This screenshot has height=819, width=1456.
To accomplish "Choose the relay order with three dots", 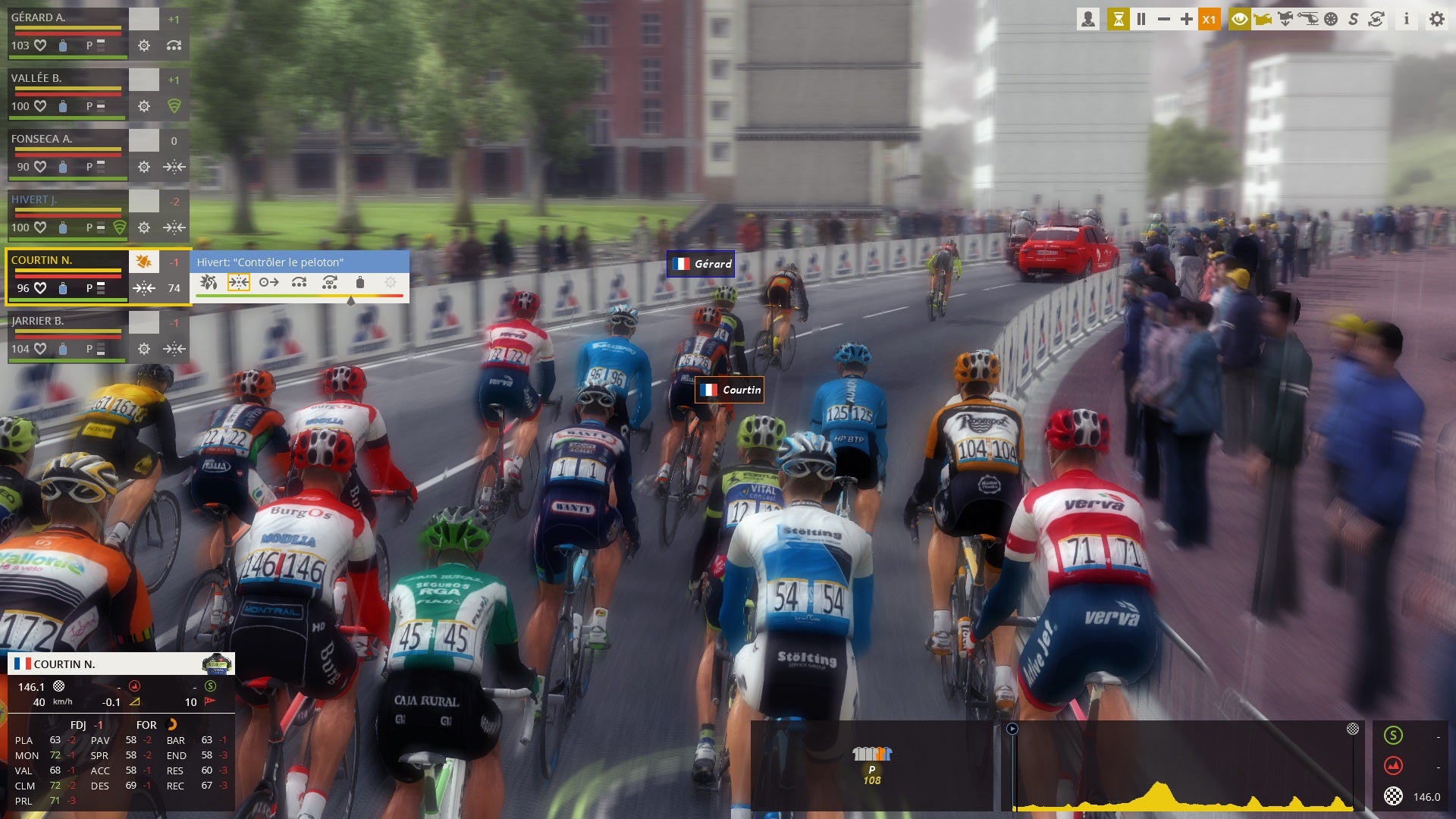I will click(300, 282).
